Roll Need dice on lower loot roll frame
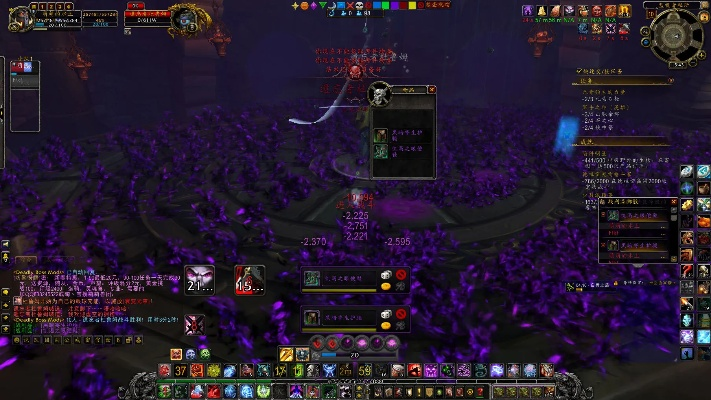711x400 pixels. click(385, 314)
